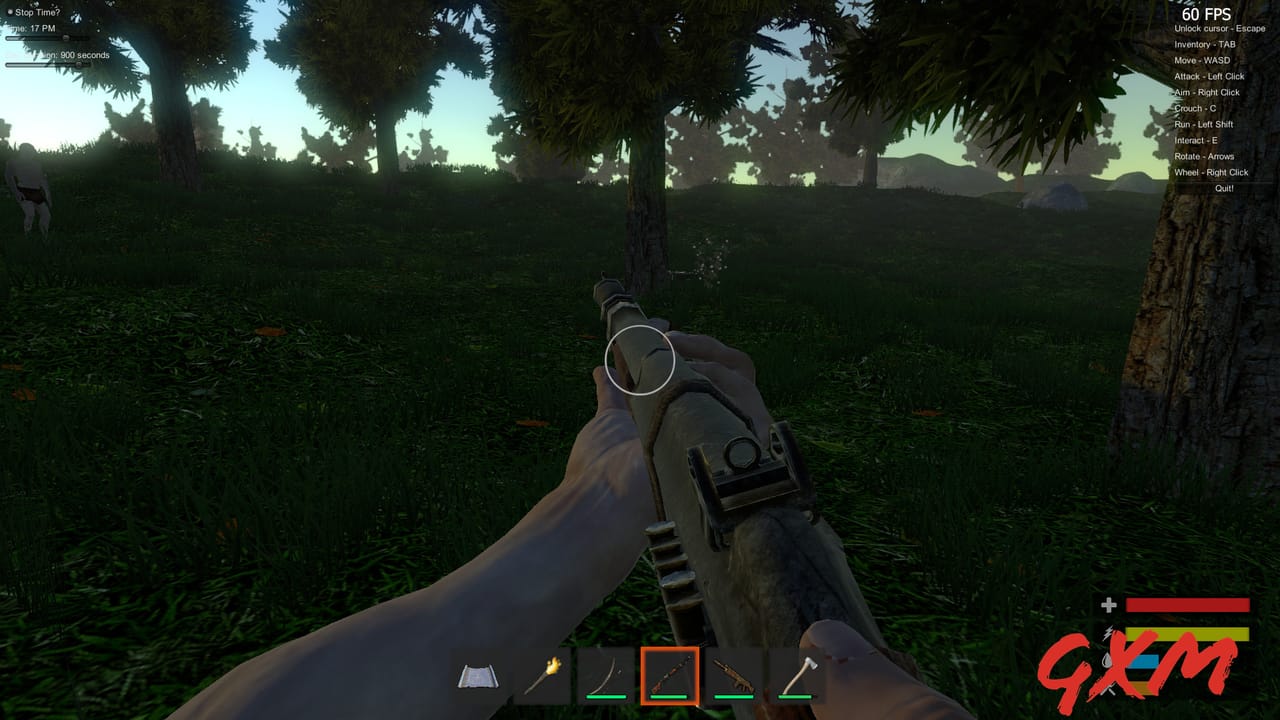Click the lightning bolt stamina icon
The height and width of the screenshot is (720, 1280).
click(1107, 633)
